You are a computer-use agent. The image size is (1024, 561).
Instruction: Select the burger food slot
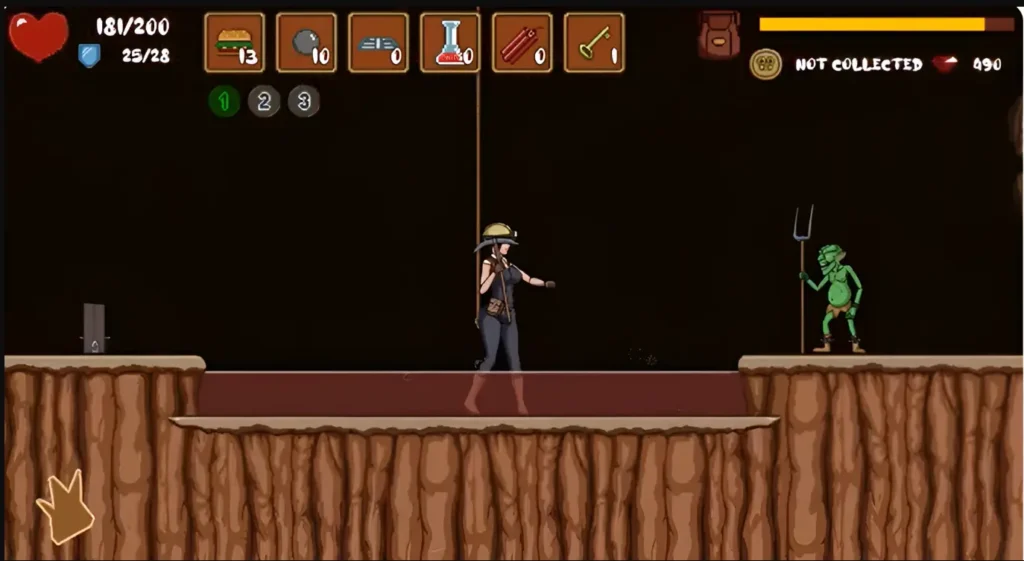(234, 43)
